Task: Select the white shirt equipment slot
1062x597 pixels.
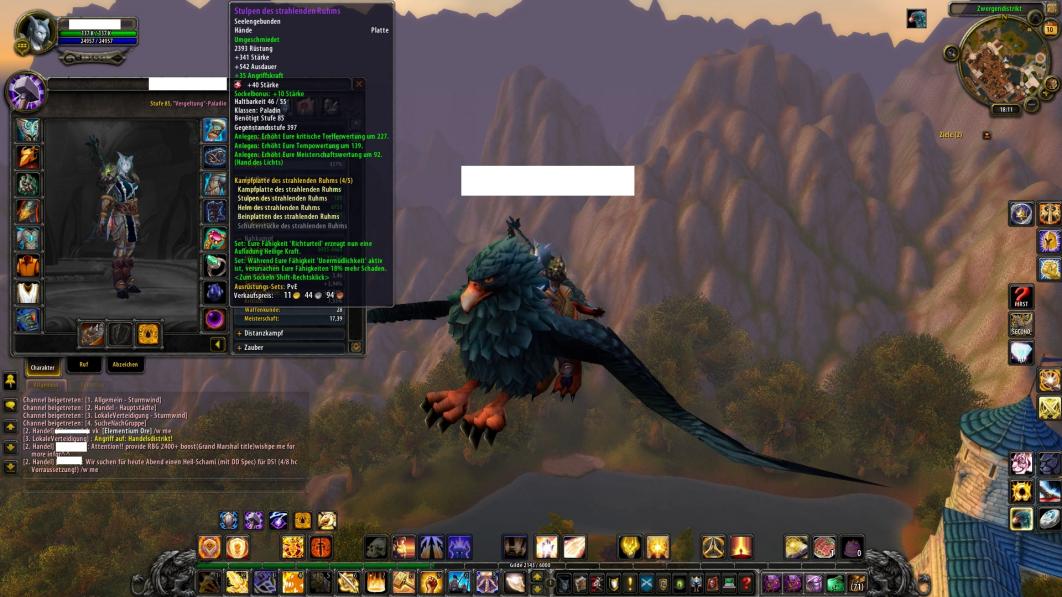Action: (x=27, y=293)
